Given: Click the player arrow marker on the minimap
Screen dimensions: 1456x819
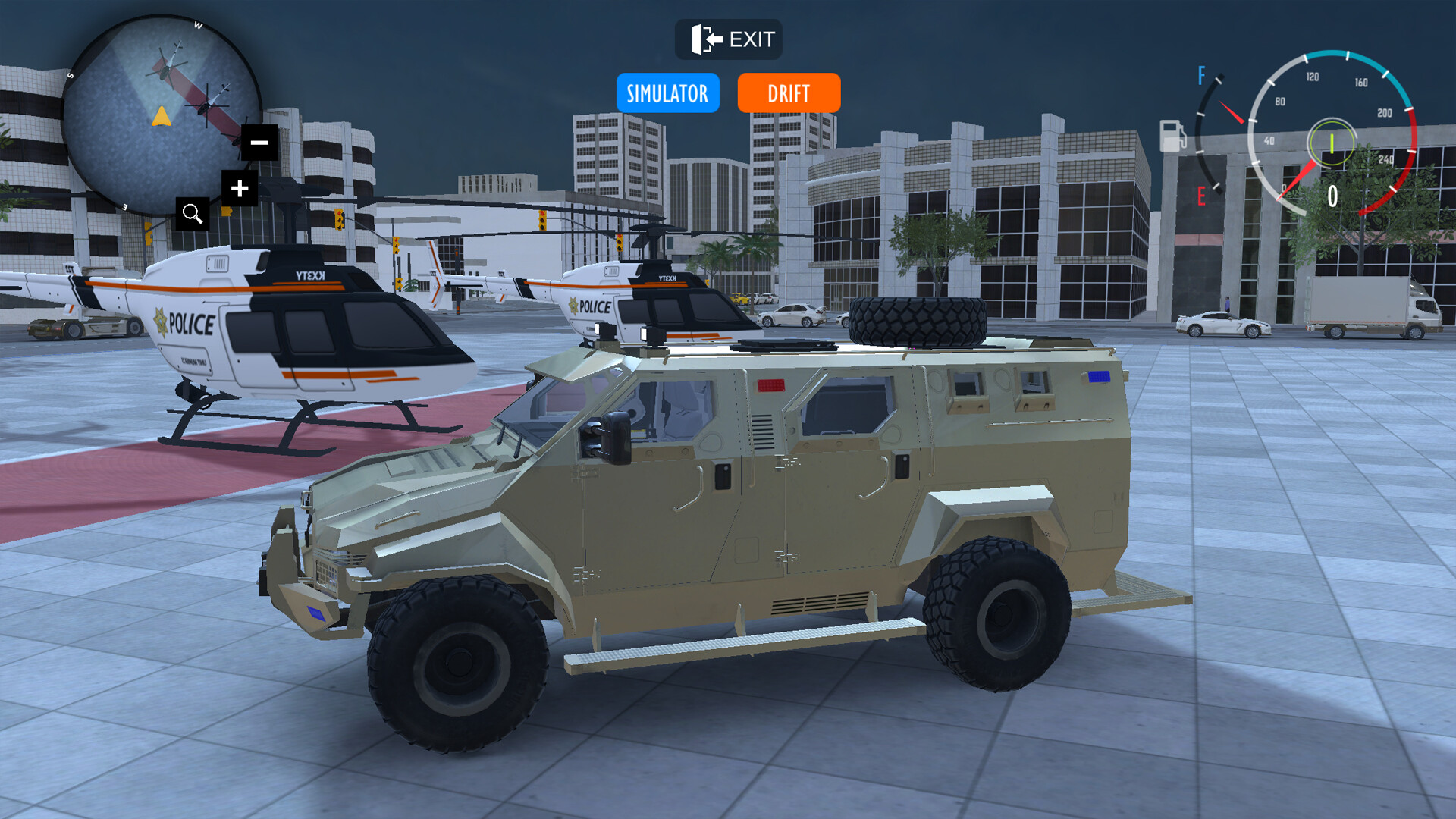Looking at the screenshot, I should click(163, 118).
